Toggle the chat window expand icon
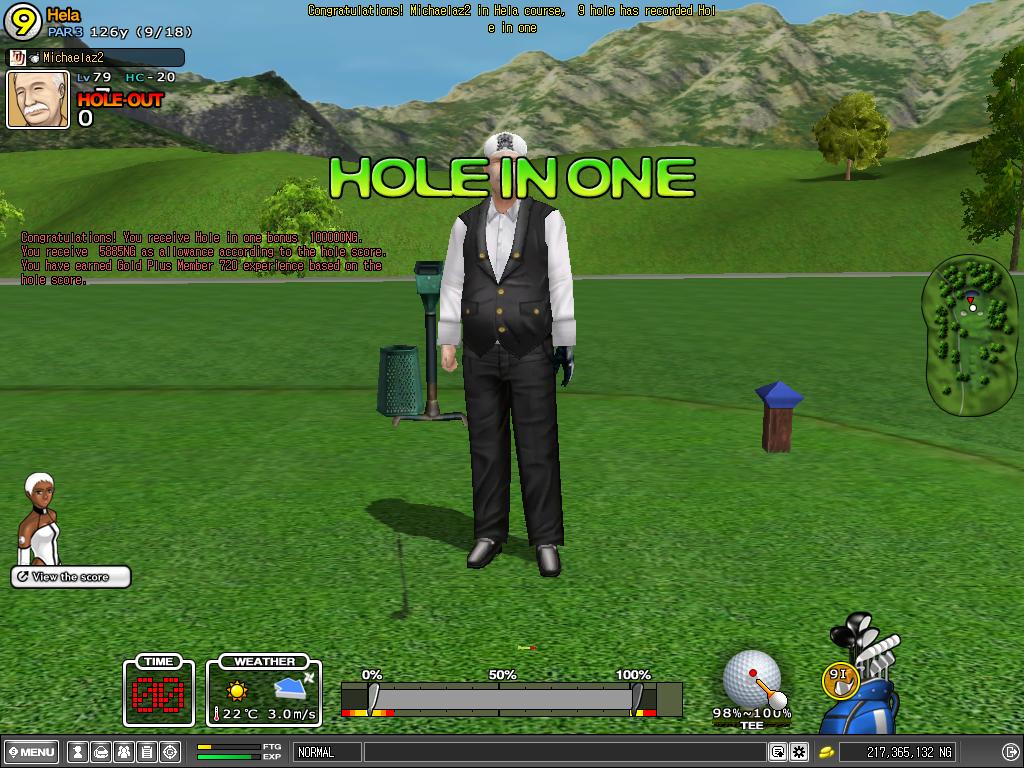 coord(777,752)
